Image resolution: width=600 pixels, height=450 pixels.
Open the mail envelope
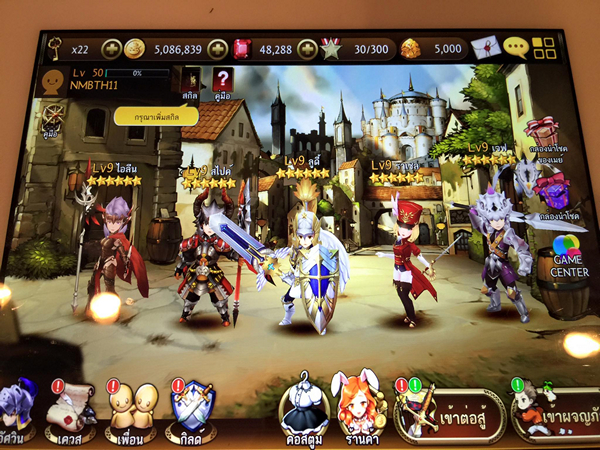point(484,48)
